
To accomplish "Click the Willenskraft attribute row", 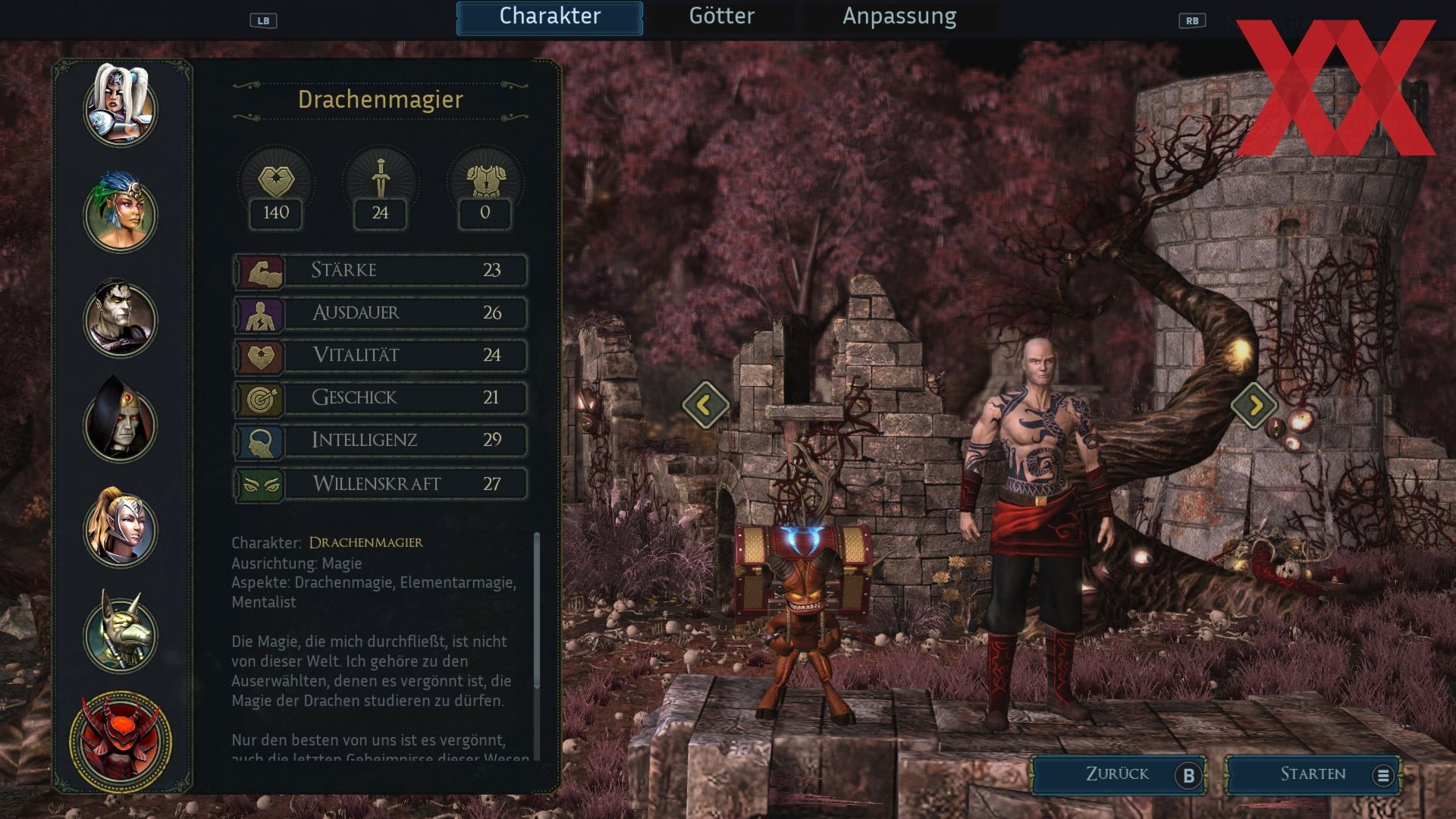I will pyautogui.click(x=381, y=484).
